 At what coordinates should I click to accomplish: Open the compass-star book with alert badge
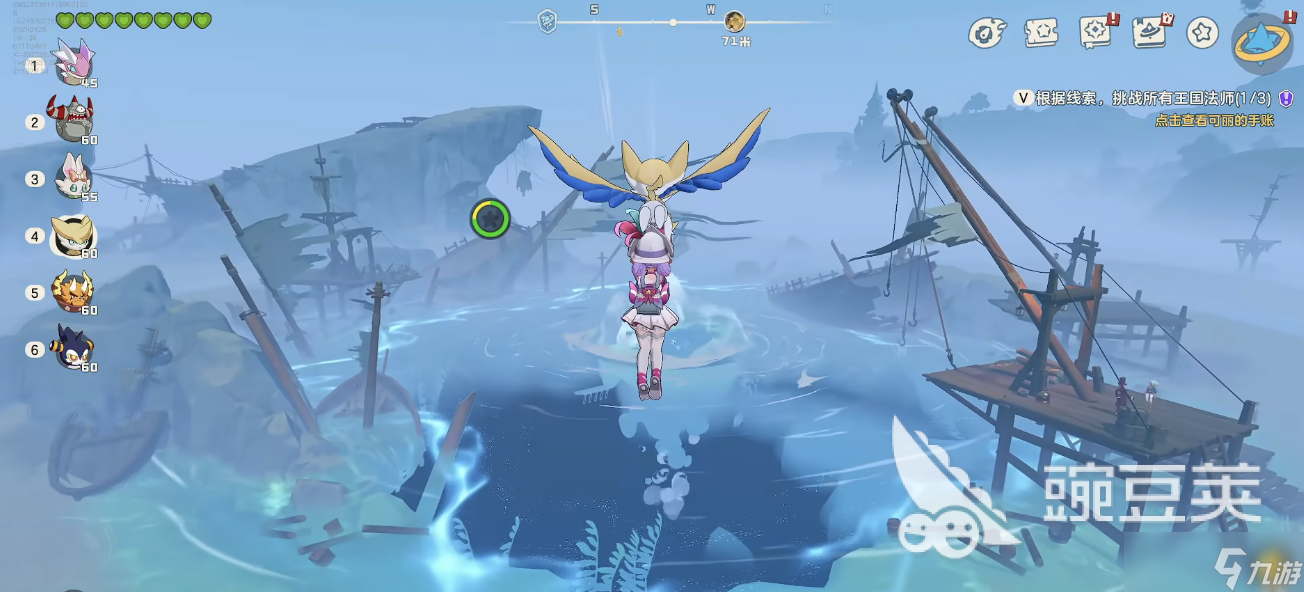click(1096, 32)
